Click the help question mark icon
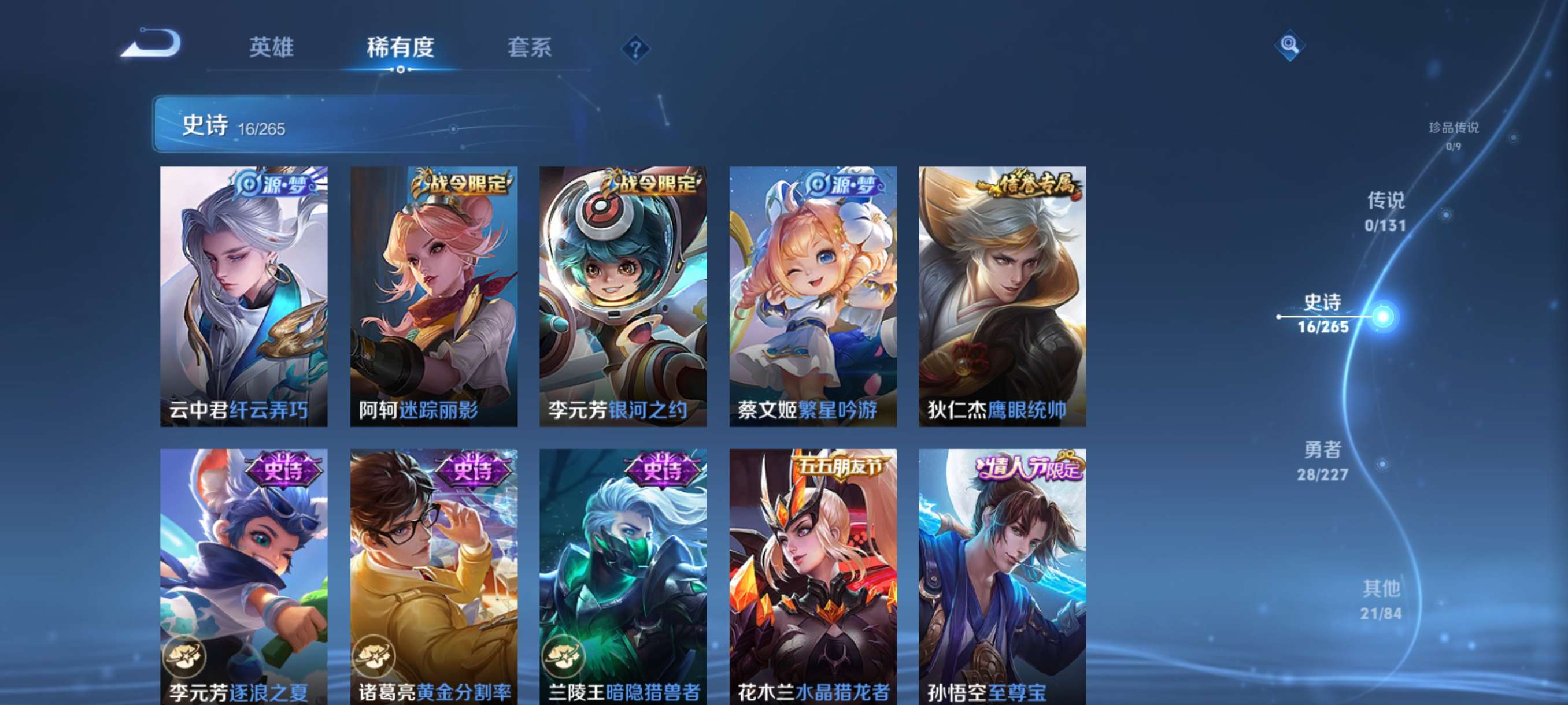1568x705 pixels. pyautogui.click(x=635, y=50)
